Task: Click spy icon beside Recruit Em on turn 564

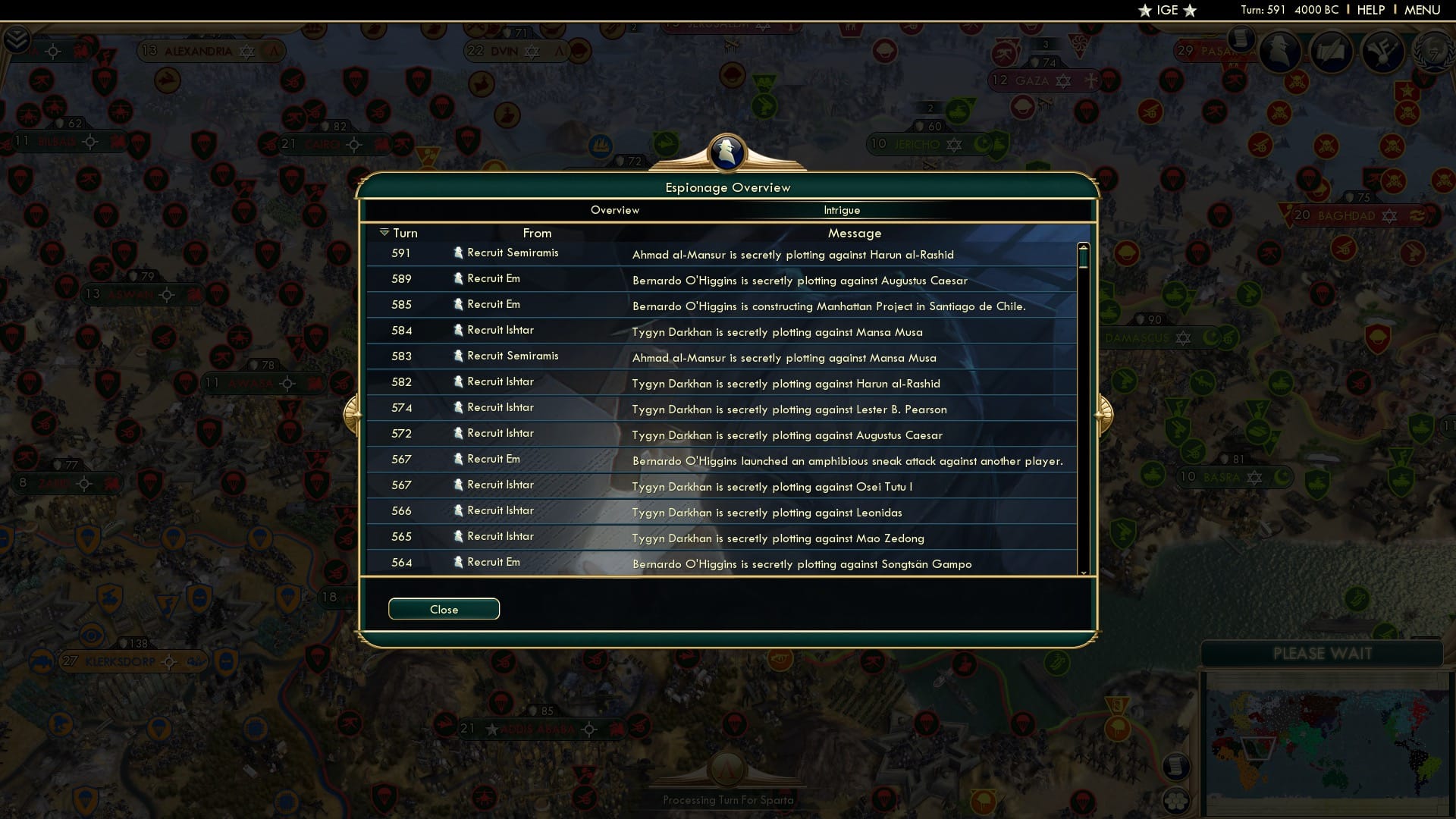Action: 458,561
